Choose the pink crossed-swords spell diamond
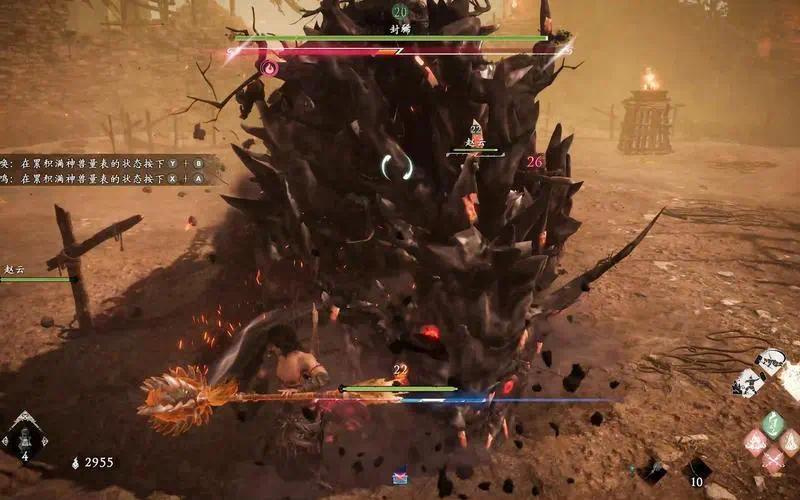 click(772, 459)
